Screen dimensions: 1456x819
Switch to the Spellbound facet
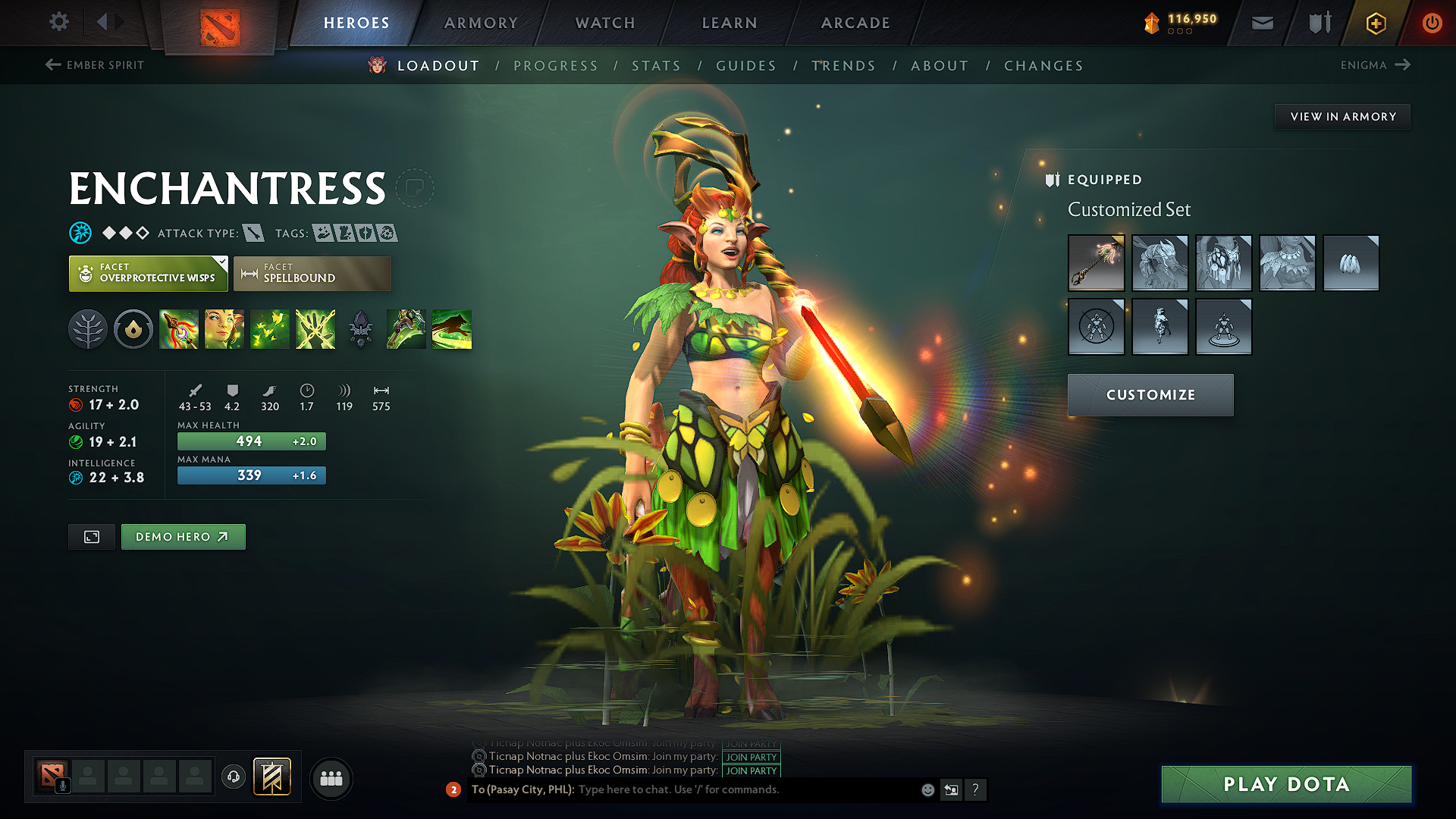tap(312, 273)
